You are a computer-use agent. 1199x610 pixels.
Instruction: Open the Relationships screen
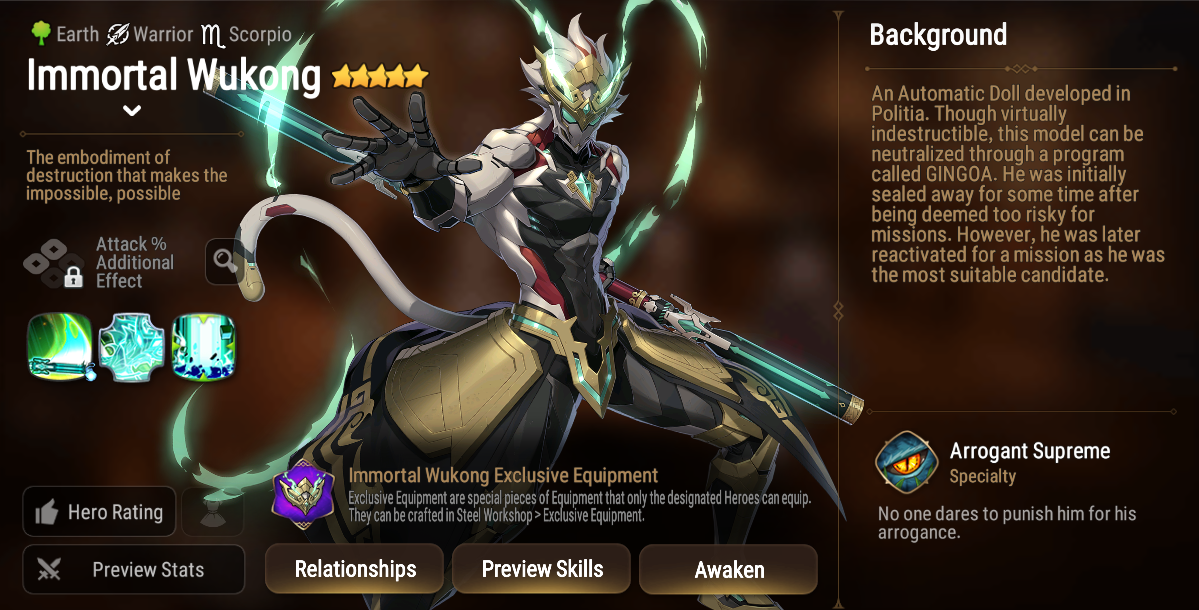pyautogui.click(x=354, y=569)
